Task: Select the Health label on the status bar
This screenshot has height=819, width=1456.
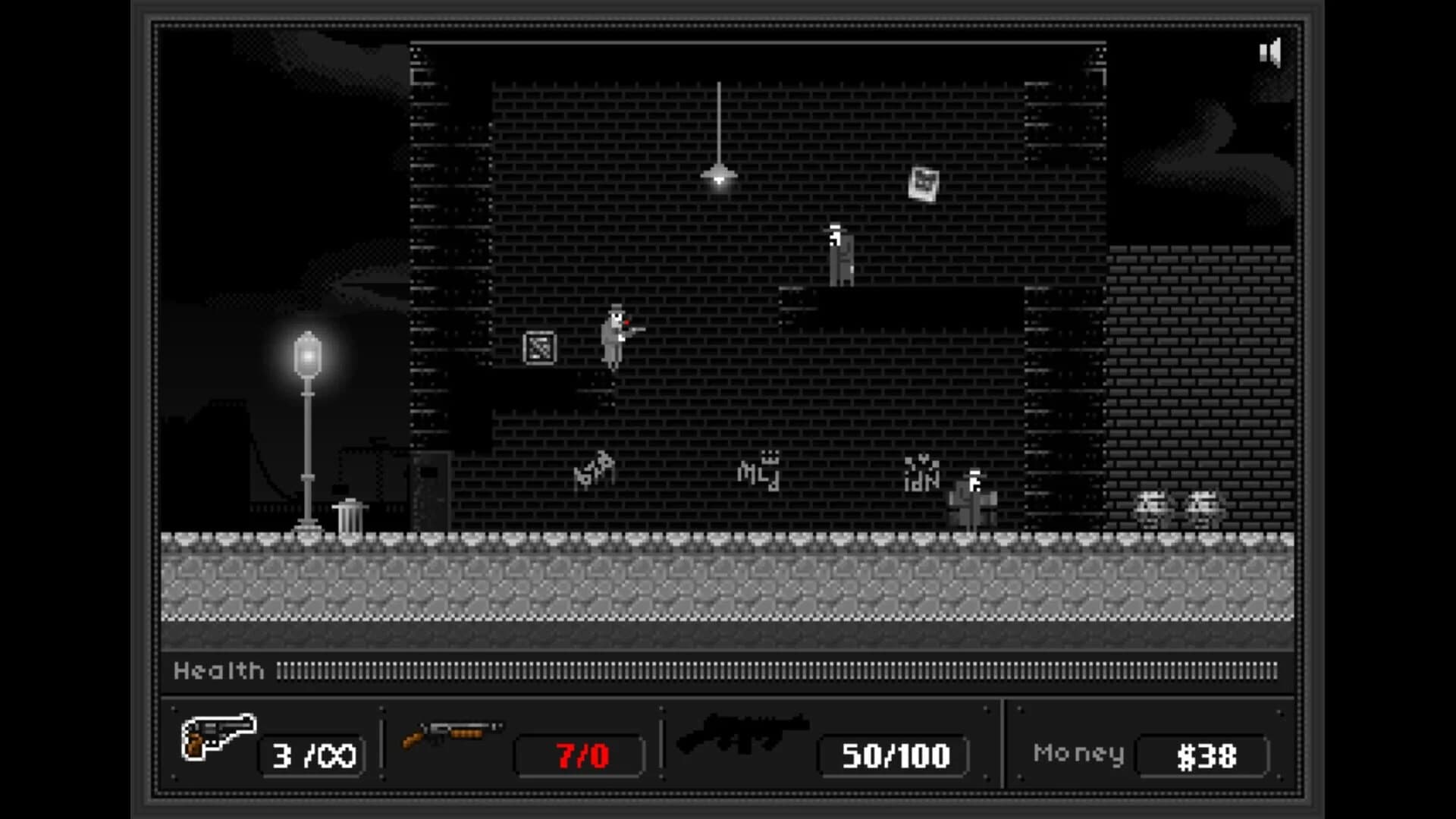Action: pos(218,670)
